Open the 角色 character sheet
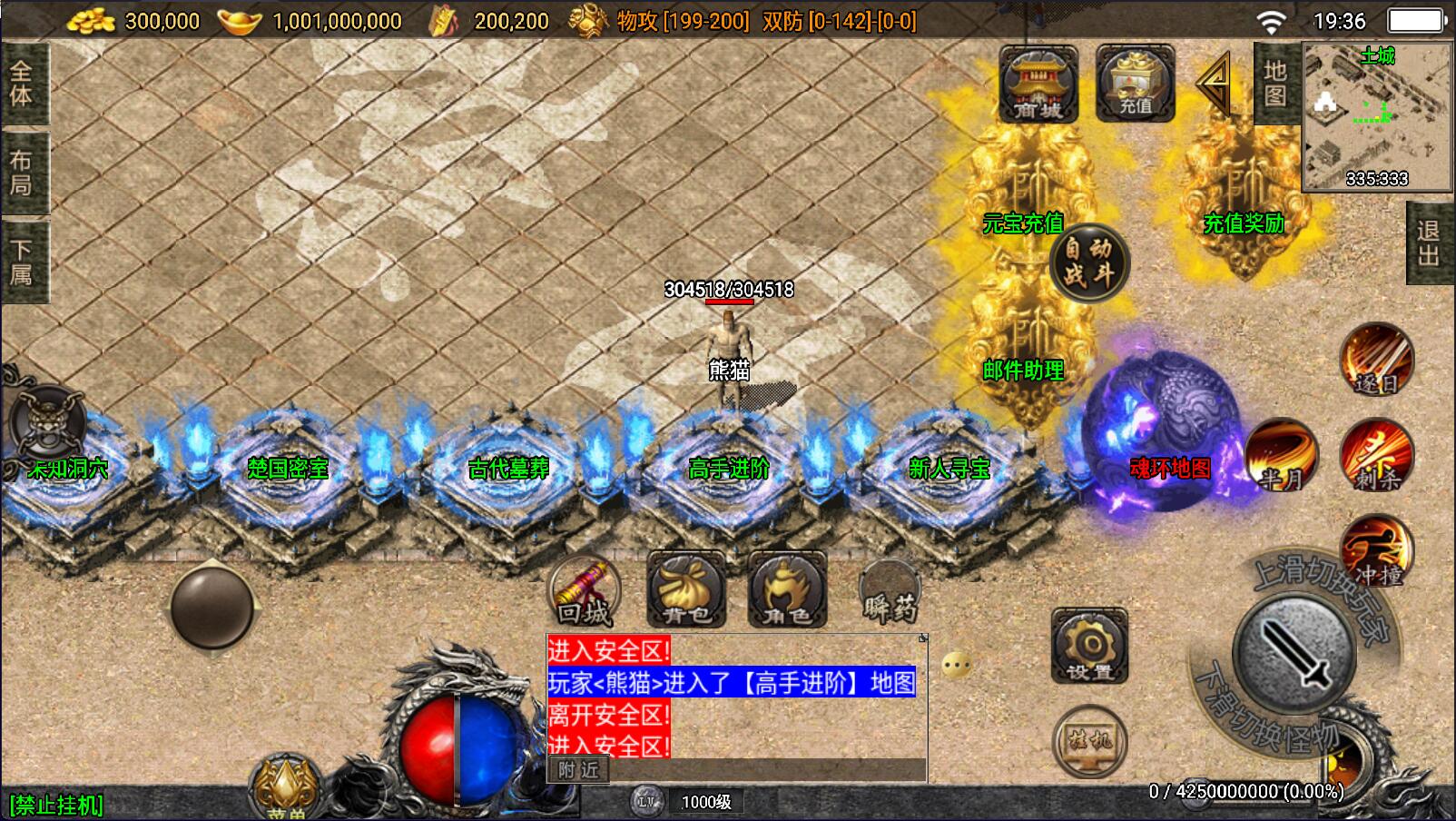This screenshot has width=1456, height=821. tap(787, 591)
